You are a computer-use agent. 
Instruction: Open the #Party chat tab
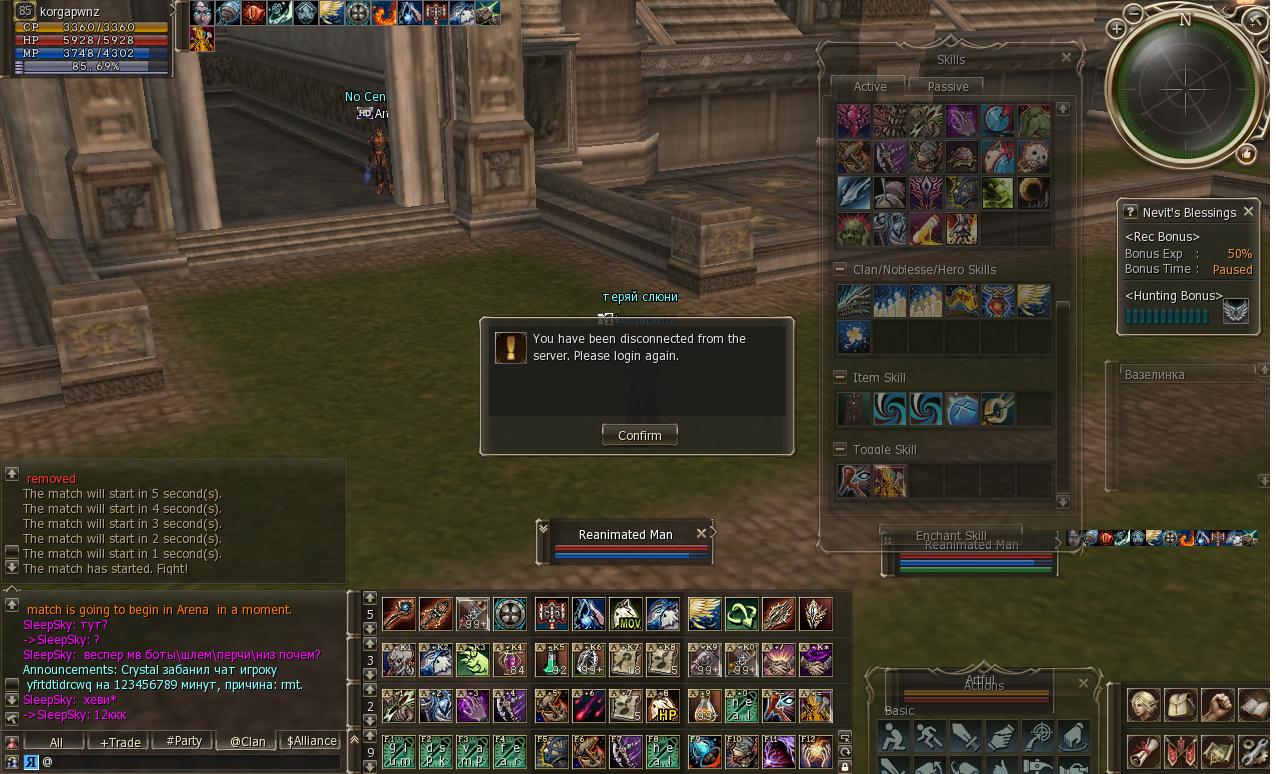184,742
